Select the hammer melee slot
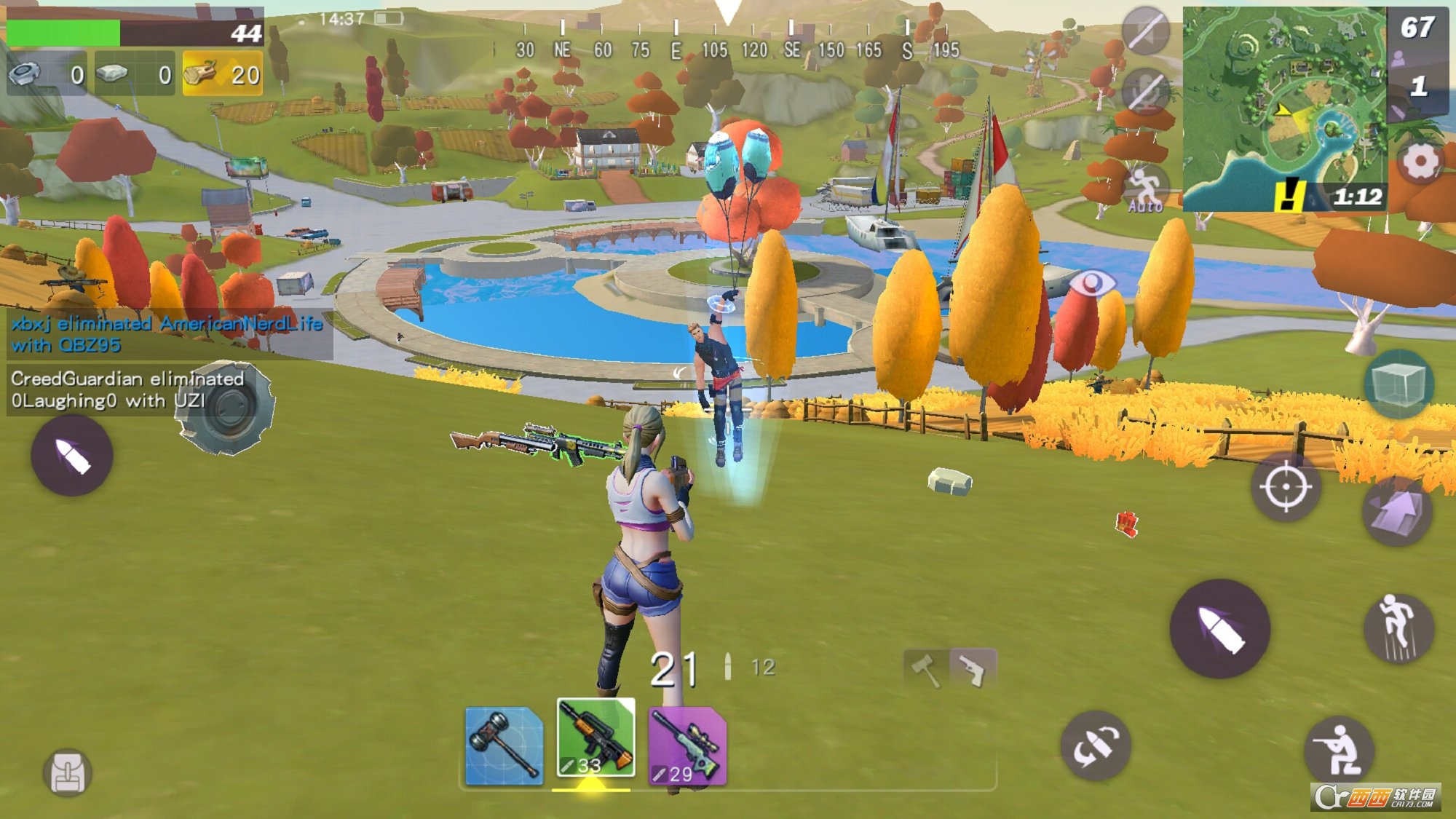This screenshot has width=1456, height=819. (x=504, y=745)
